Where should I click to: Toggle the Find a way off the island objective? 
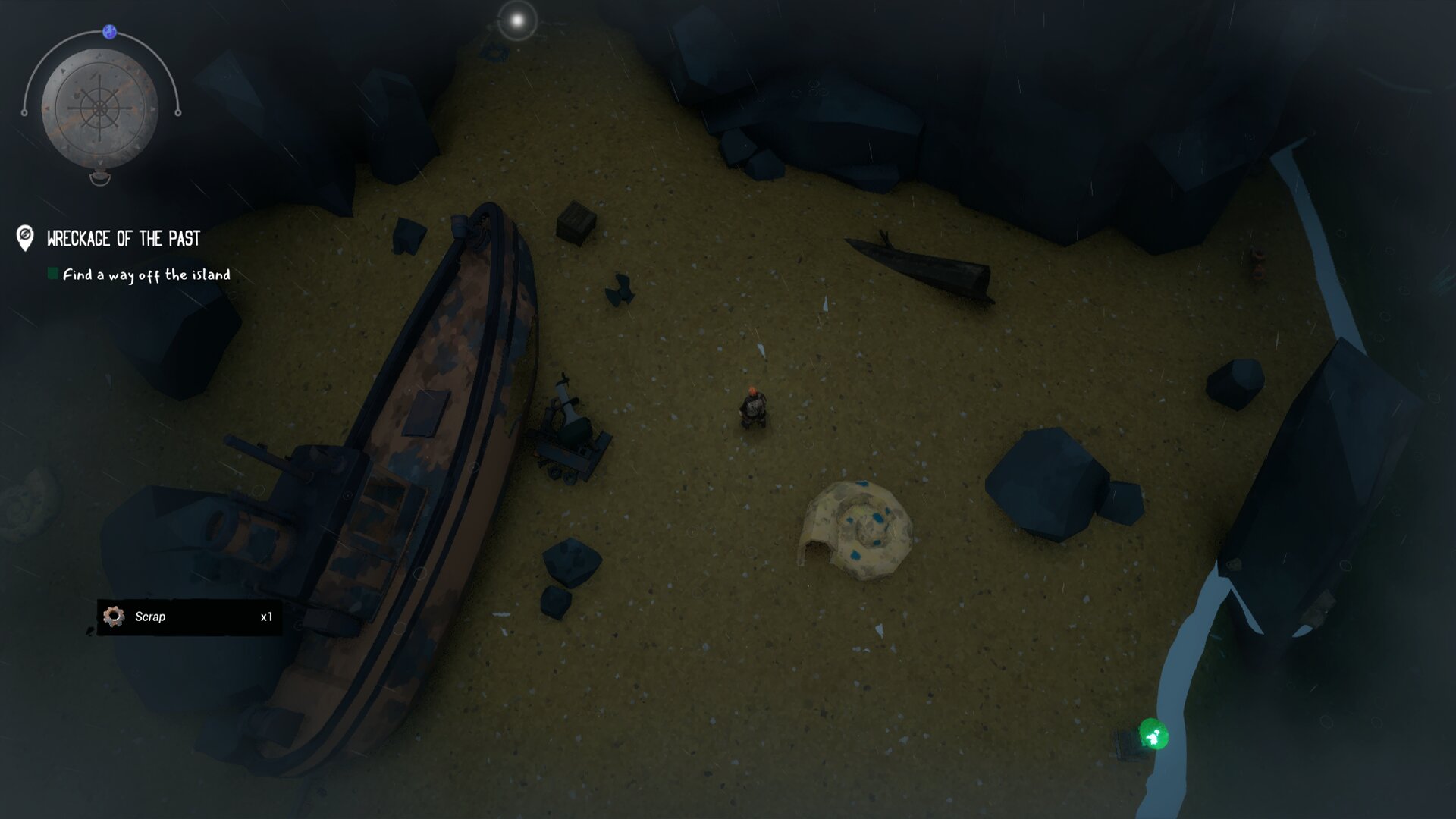[x=53, y=274]
